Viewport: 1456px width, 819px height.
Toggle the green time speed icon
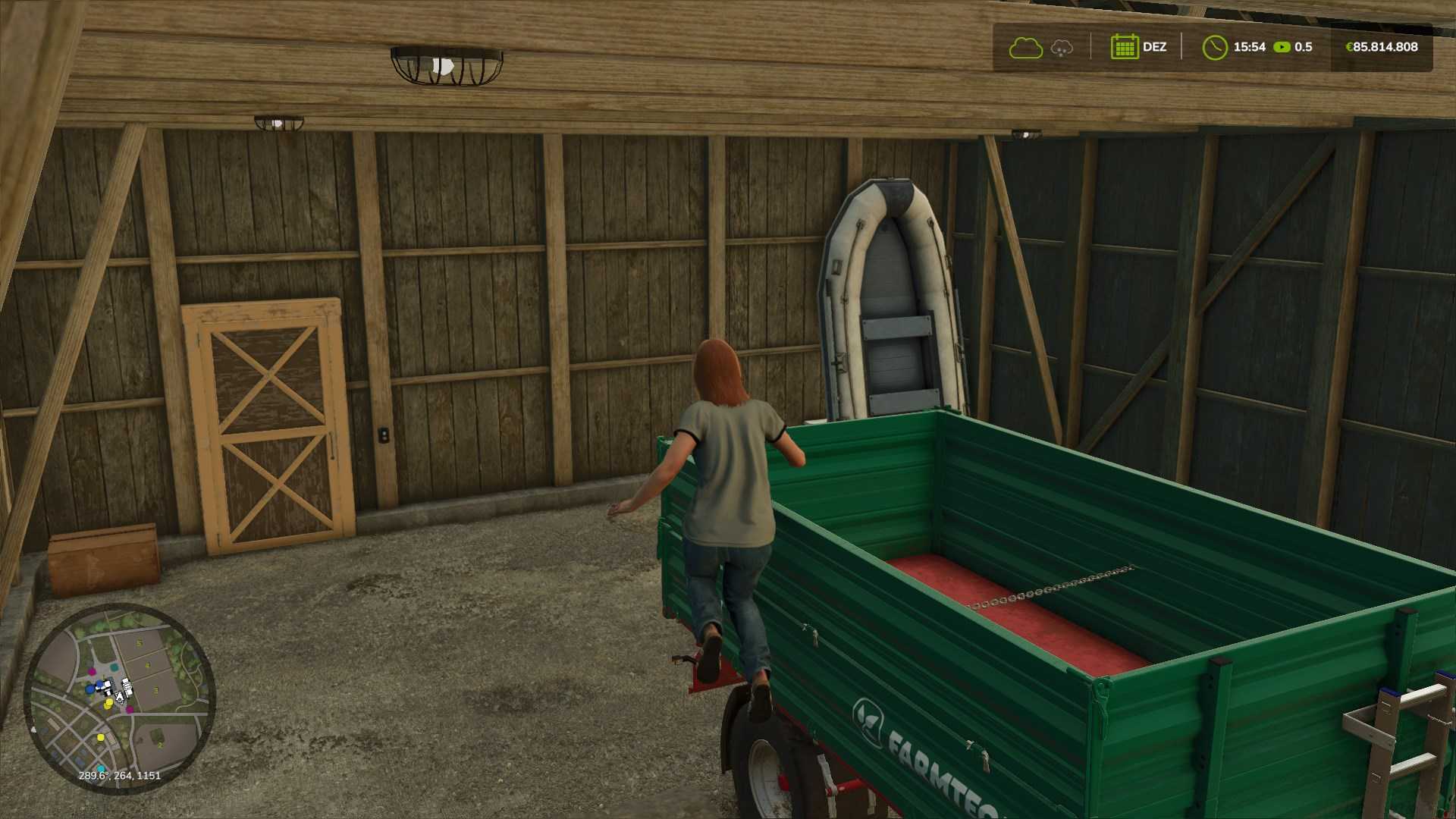[x=1282, y=47]
